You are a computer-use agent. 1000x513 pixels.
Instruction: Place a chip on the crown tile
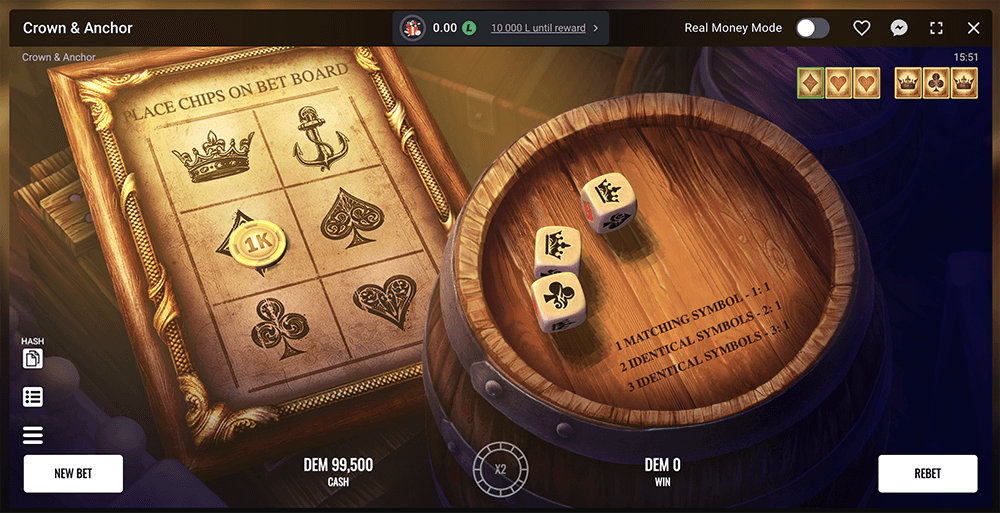click(213, 154)
